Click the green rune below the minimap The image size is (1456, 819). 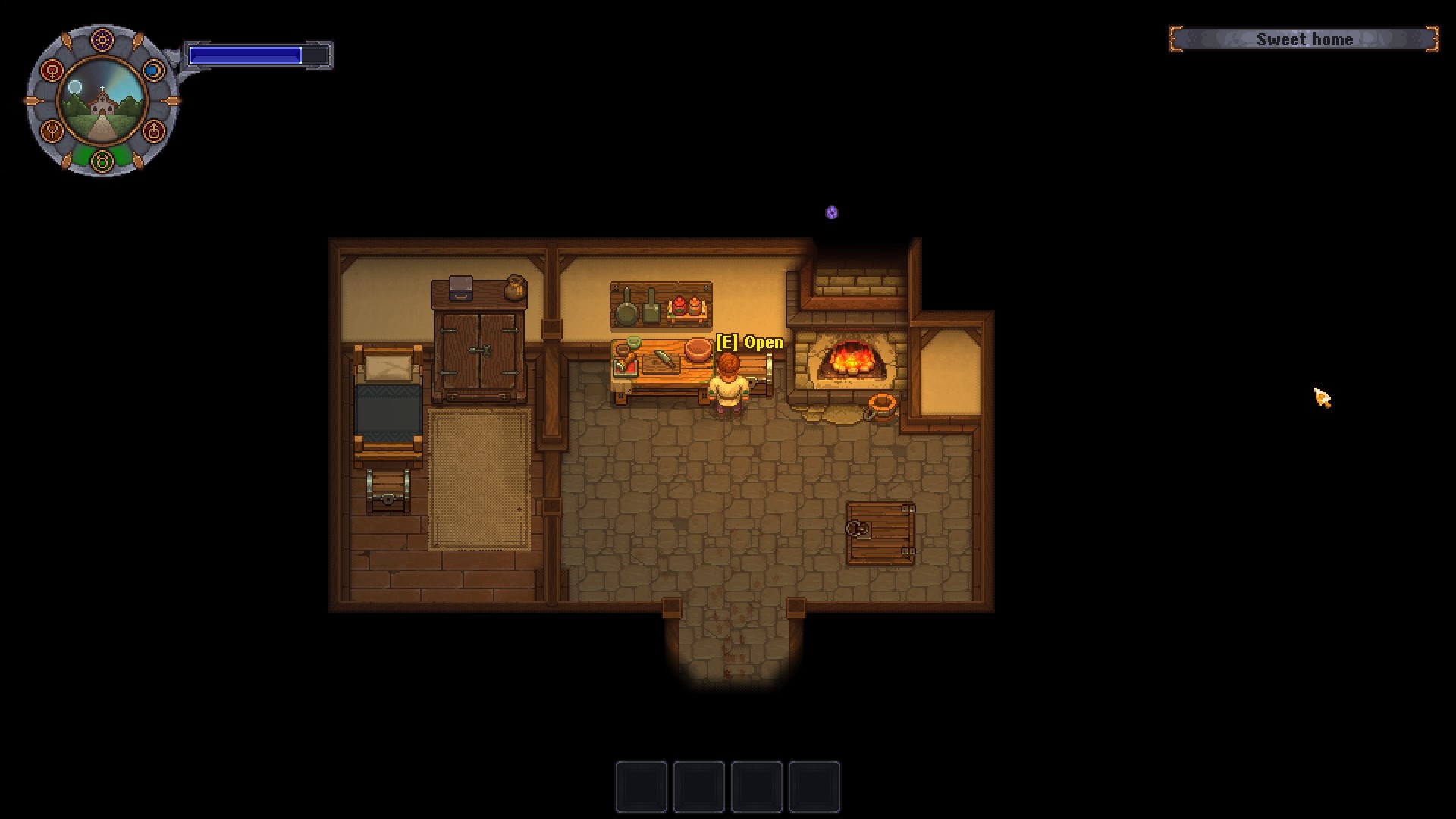(102, 160)
